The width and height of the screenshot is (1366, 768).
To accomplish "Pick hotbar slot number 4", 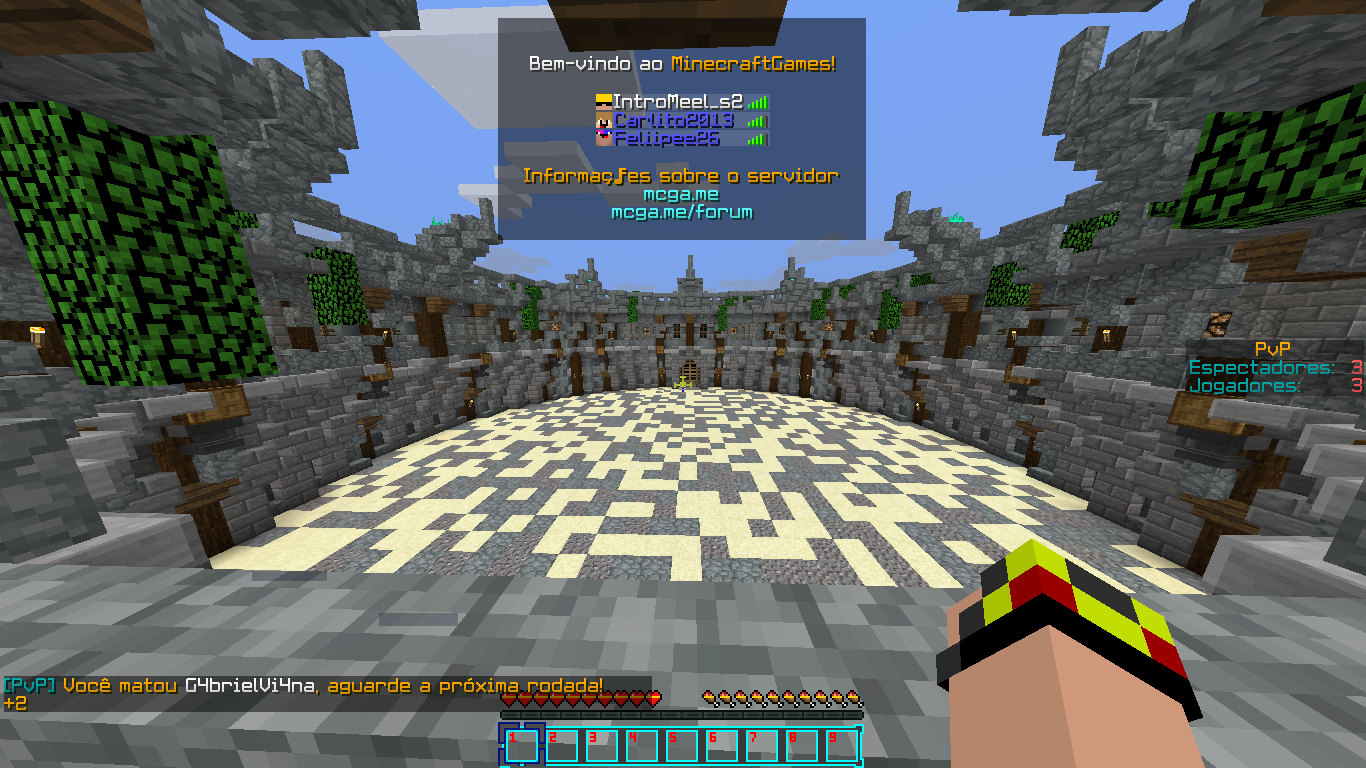I will pyautogui.click(x=641, y=746).
